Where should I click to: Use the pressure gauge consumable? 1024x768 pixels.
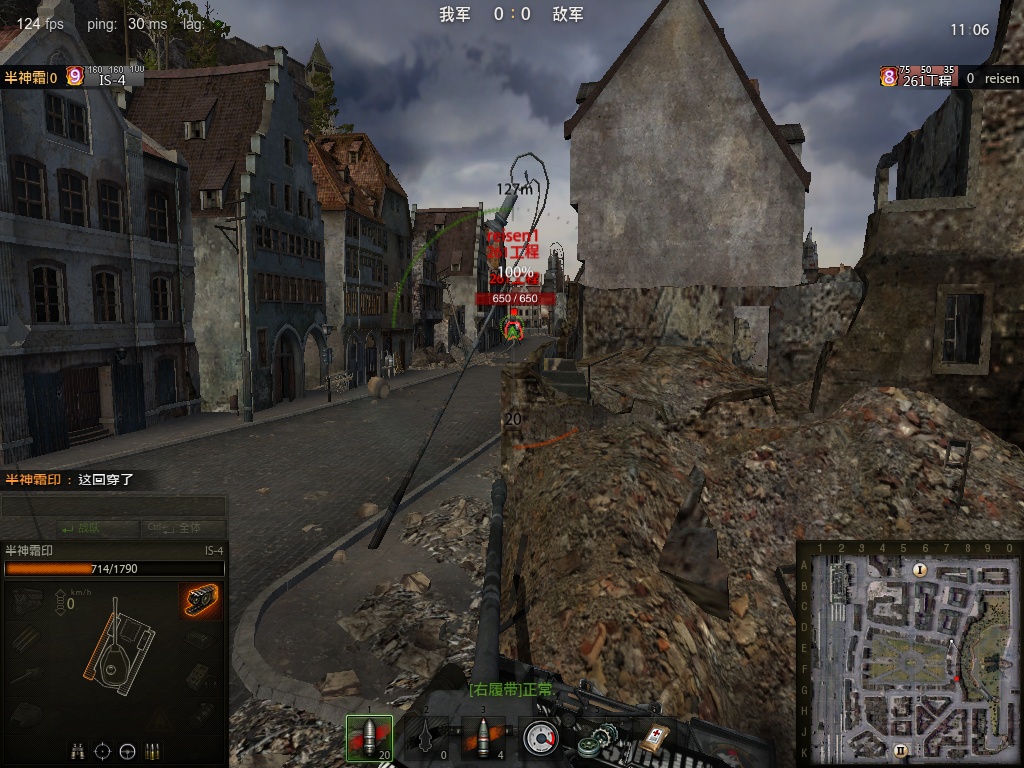click(540, 738)
